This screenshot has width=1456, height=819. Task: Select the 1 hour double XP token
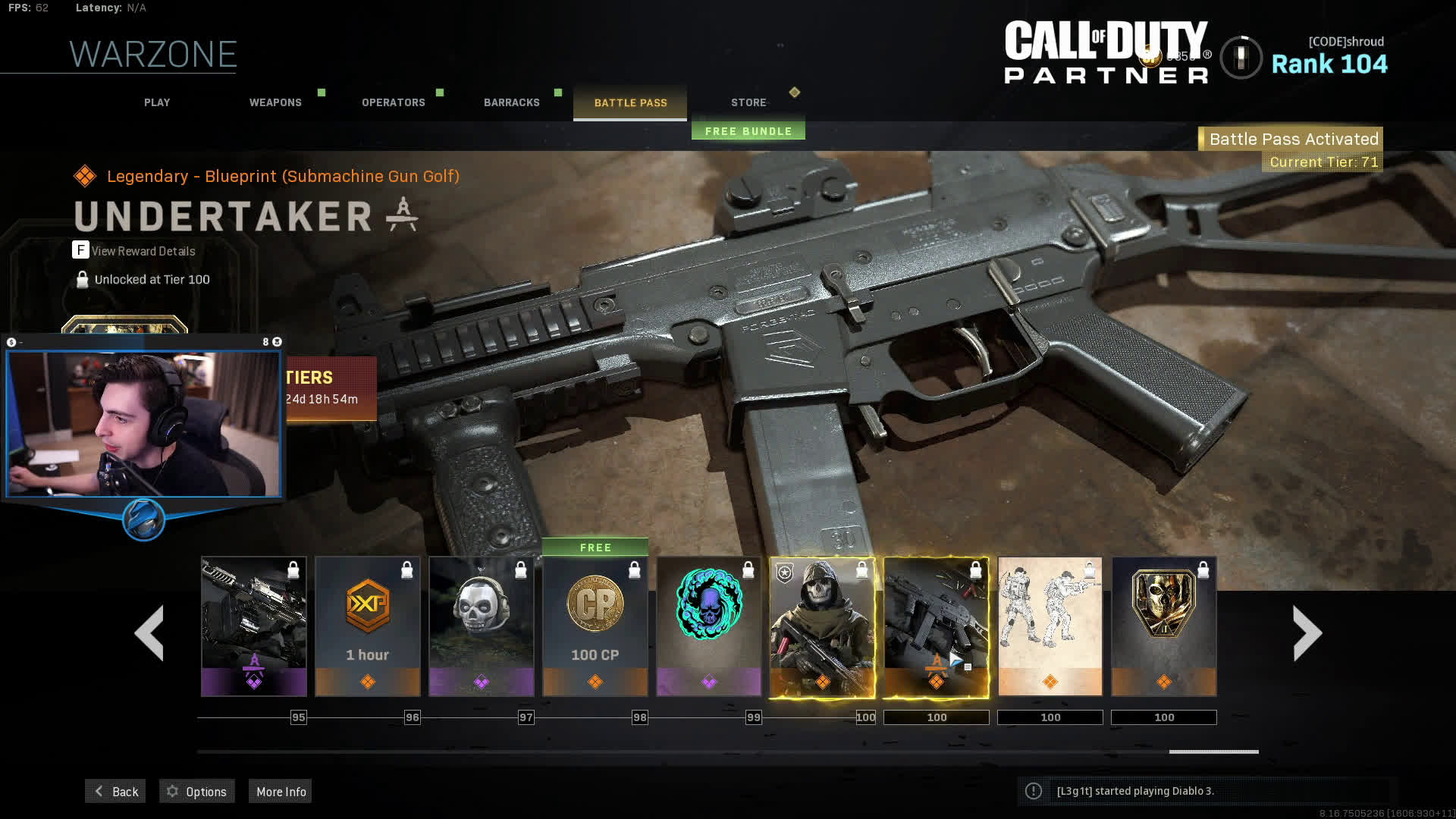click(x=368, y=626)
